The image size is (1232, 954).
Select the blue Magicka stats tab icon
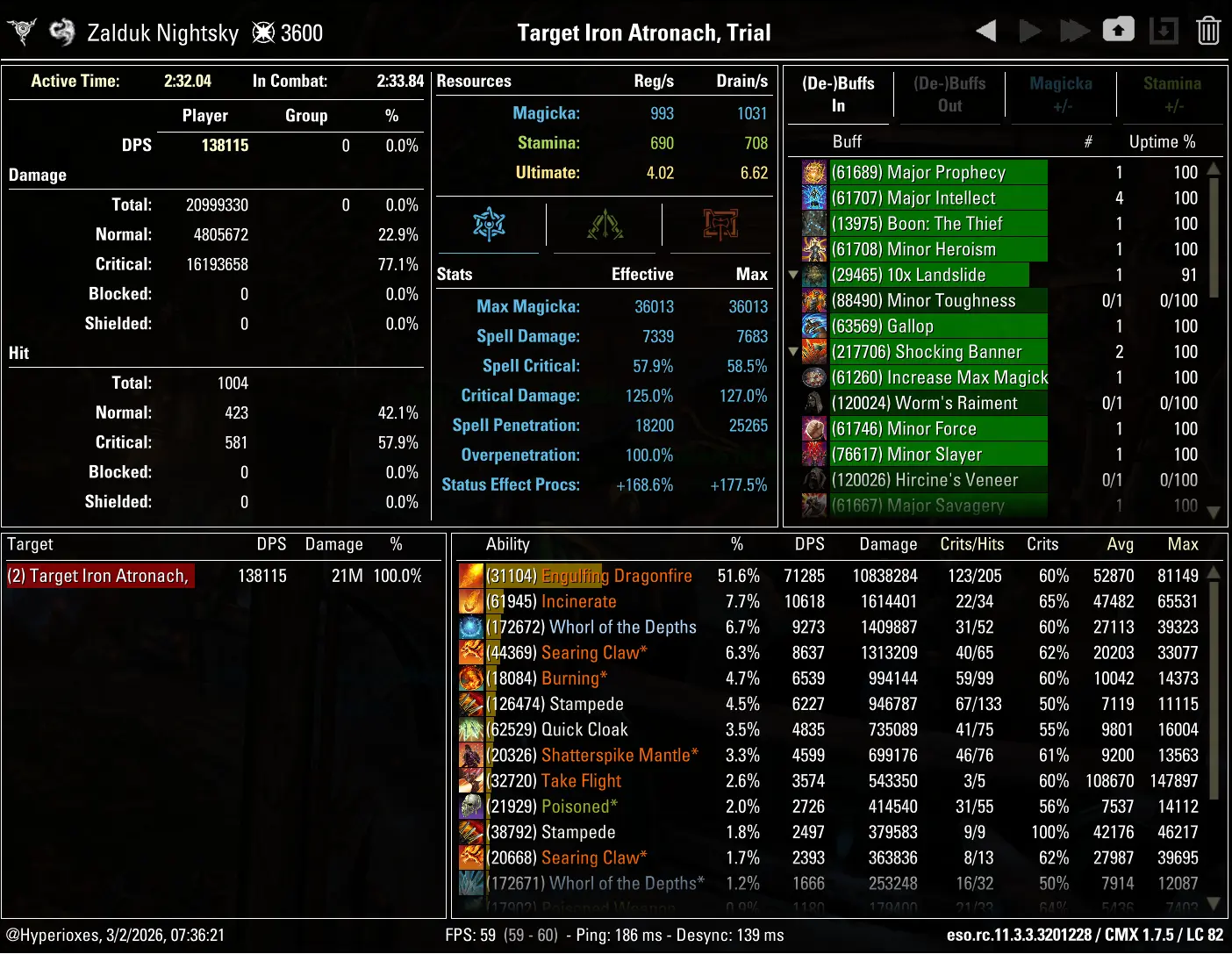point(488,226)
